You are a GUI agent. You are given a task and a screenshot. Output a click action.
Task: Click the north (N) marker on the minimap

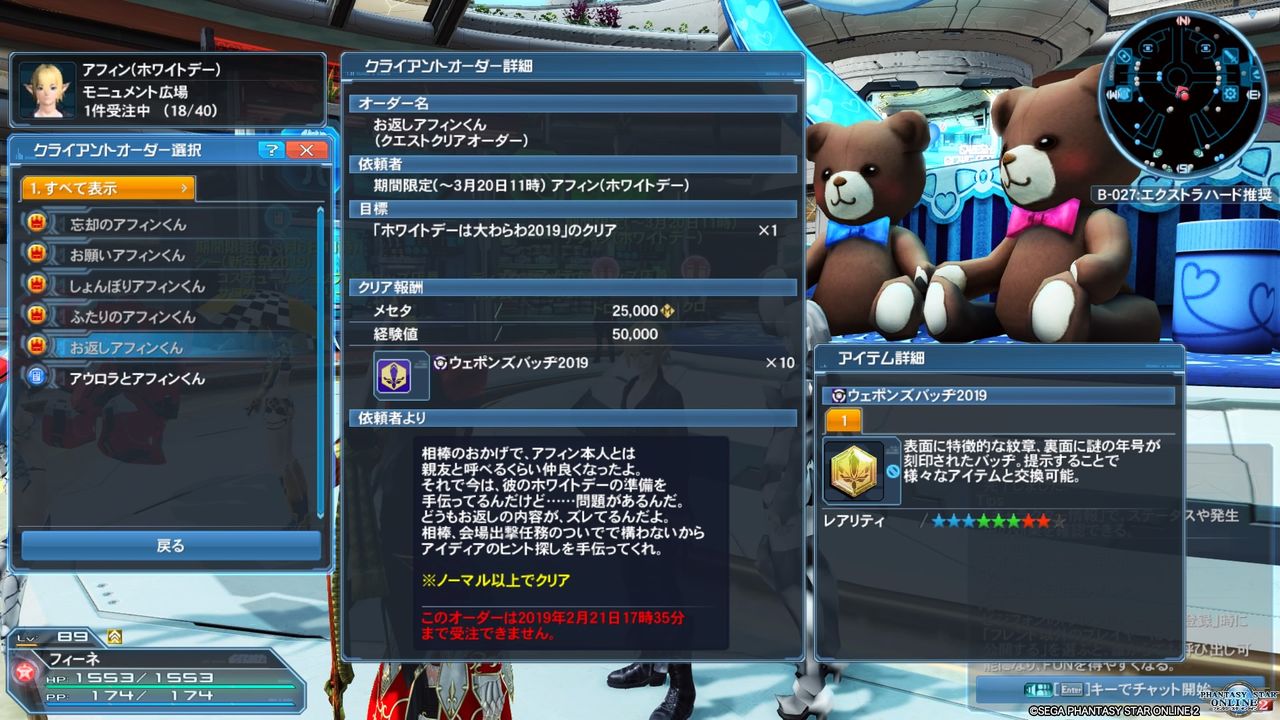pyautogui.click(x=1186, y=19)
